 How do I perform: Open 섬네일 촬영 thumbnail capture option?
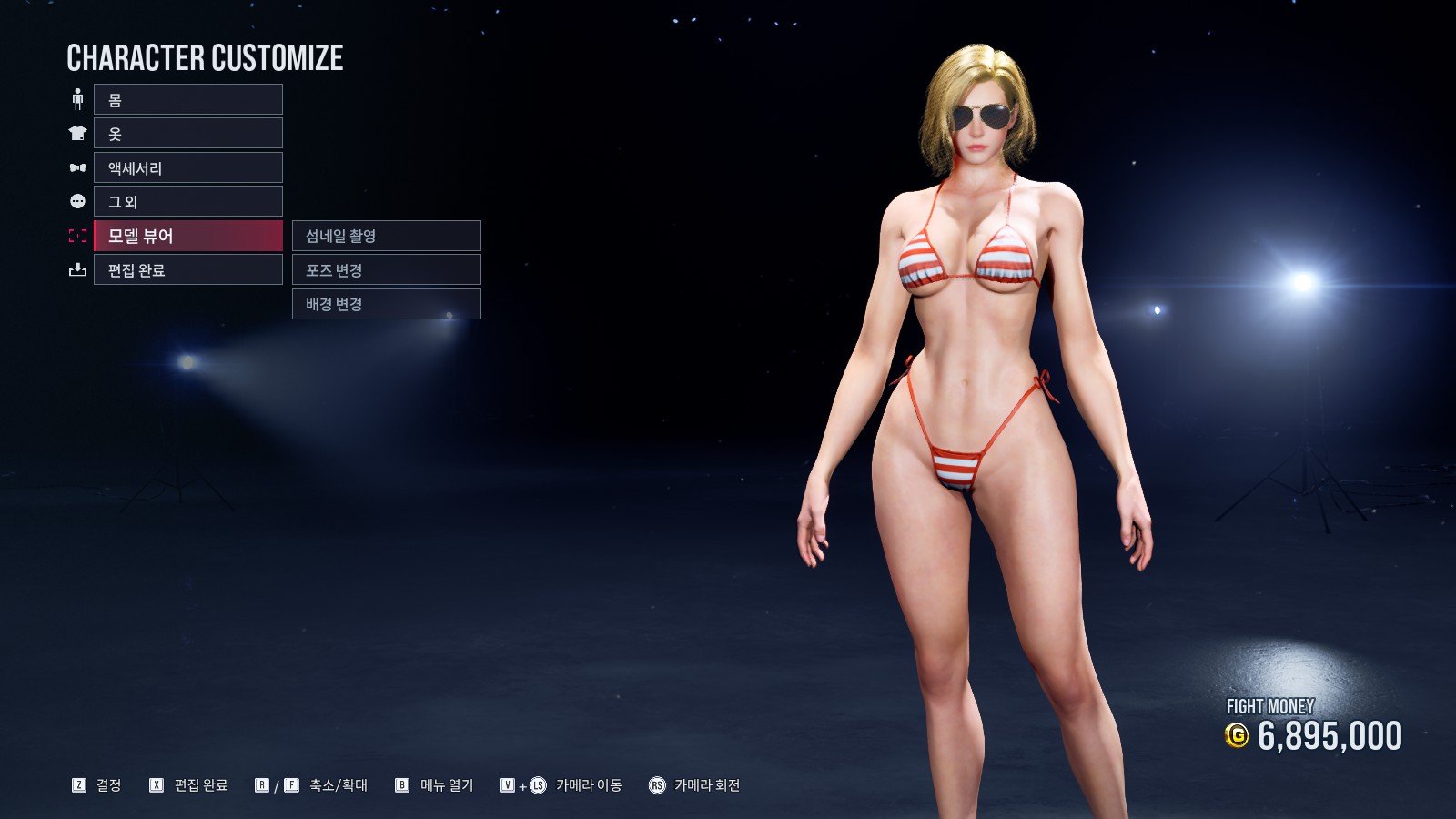tap(386, 236)
